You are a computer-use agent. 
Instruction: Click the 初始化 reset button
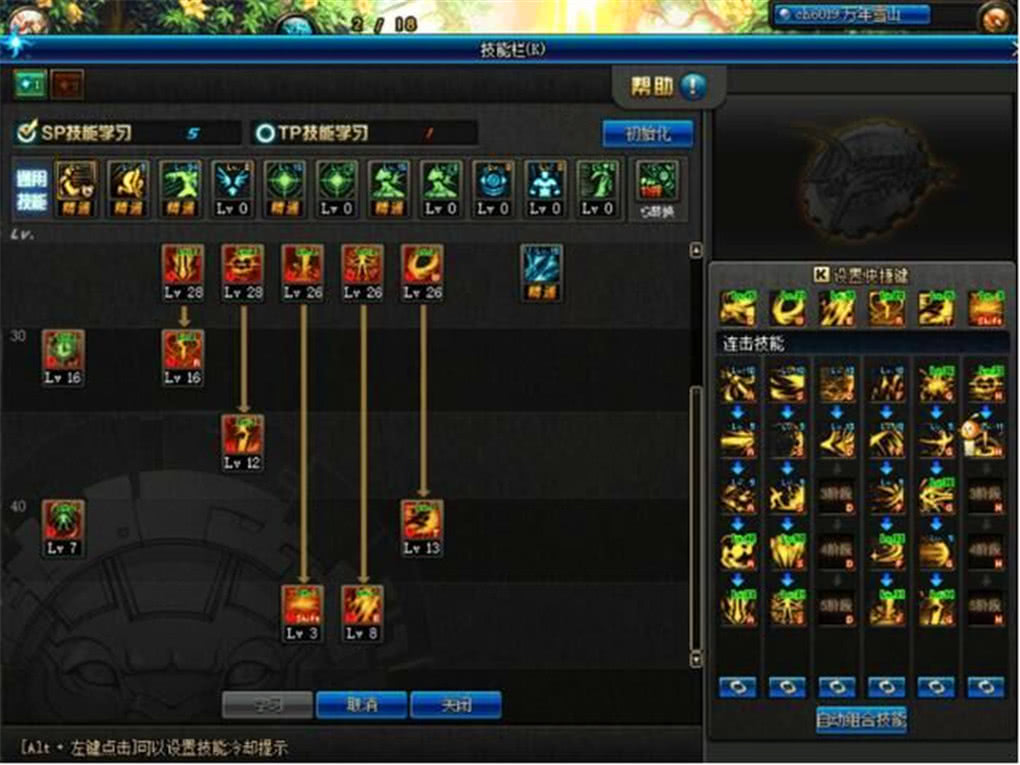pyautogui.click(x=646, y=133)
